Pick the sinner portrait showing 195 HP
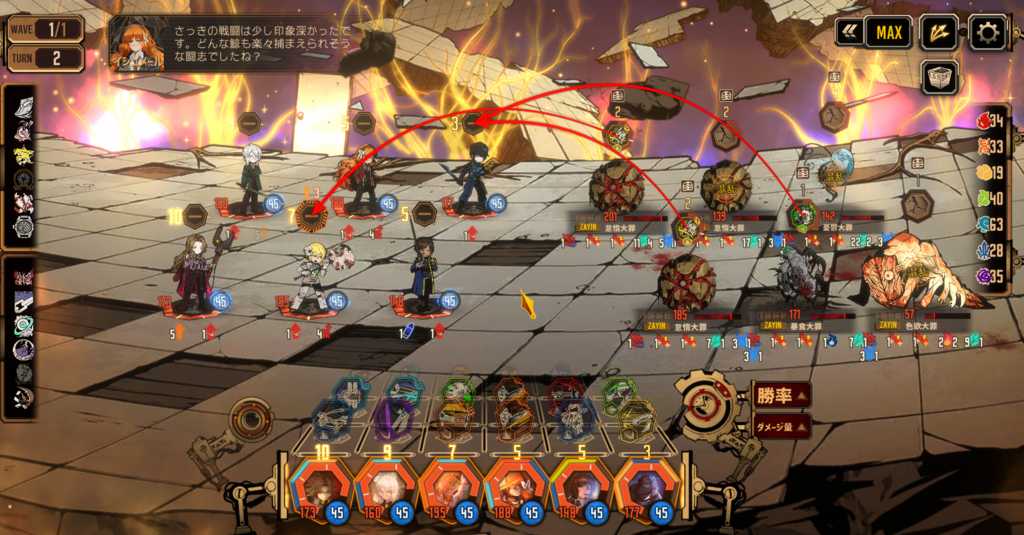Image resolution: width=1024 pixels, height=535 pixels. (x=450, y=487)
